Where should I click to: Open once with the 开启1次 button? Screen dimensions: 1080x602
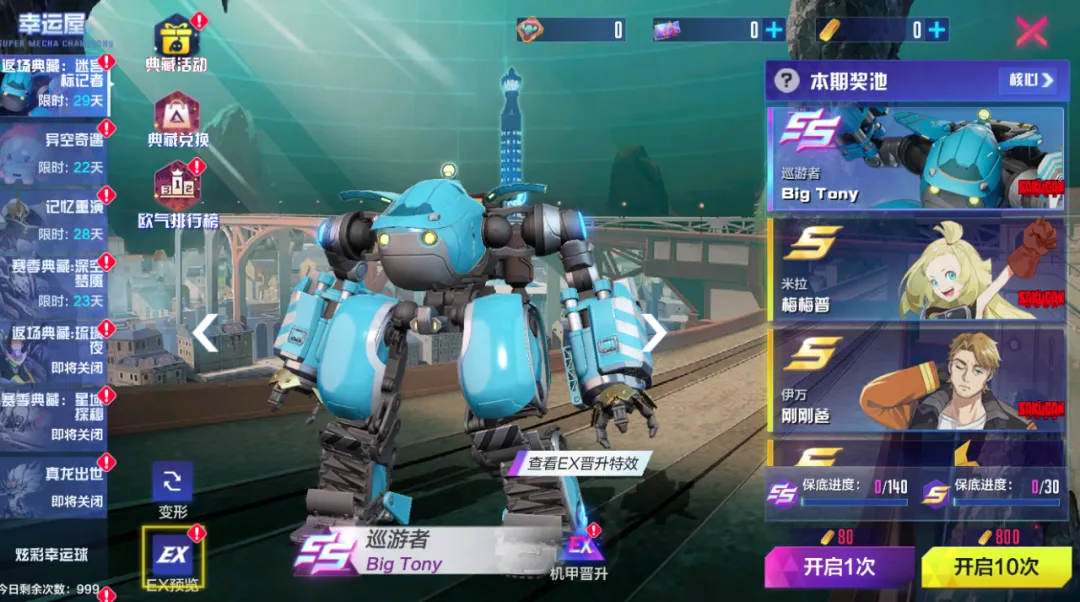pyautogui.click(x=839, y=567)
